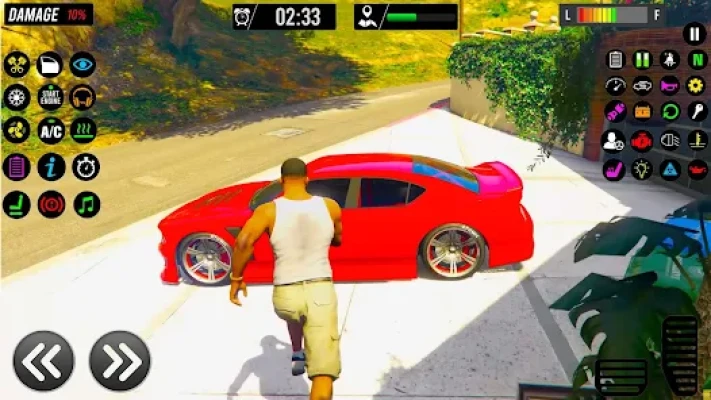Open the purple clipboard icon
711x400 pixels.
coord(16,167)
